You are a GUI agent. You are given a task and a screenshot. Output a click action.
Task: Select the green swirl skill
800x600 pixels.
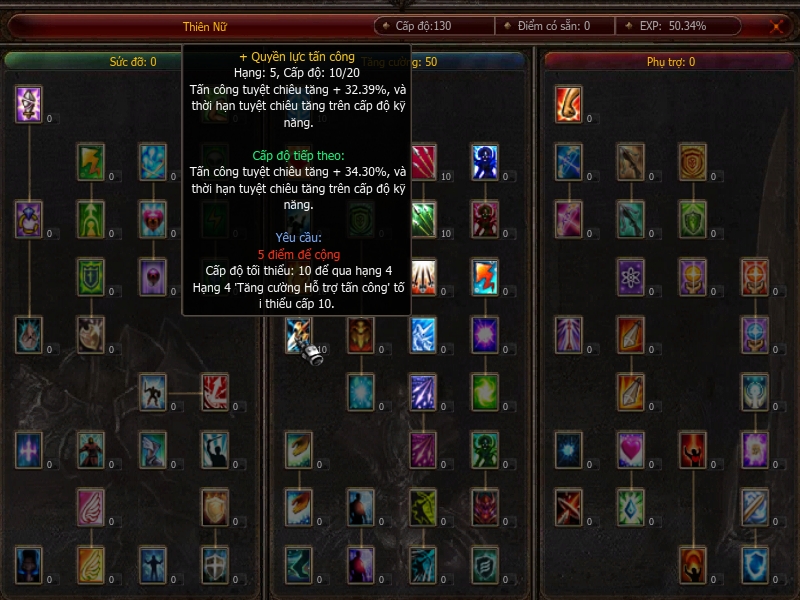click(485, 392)
